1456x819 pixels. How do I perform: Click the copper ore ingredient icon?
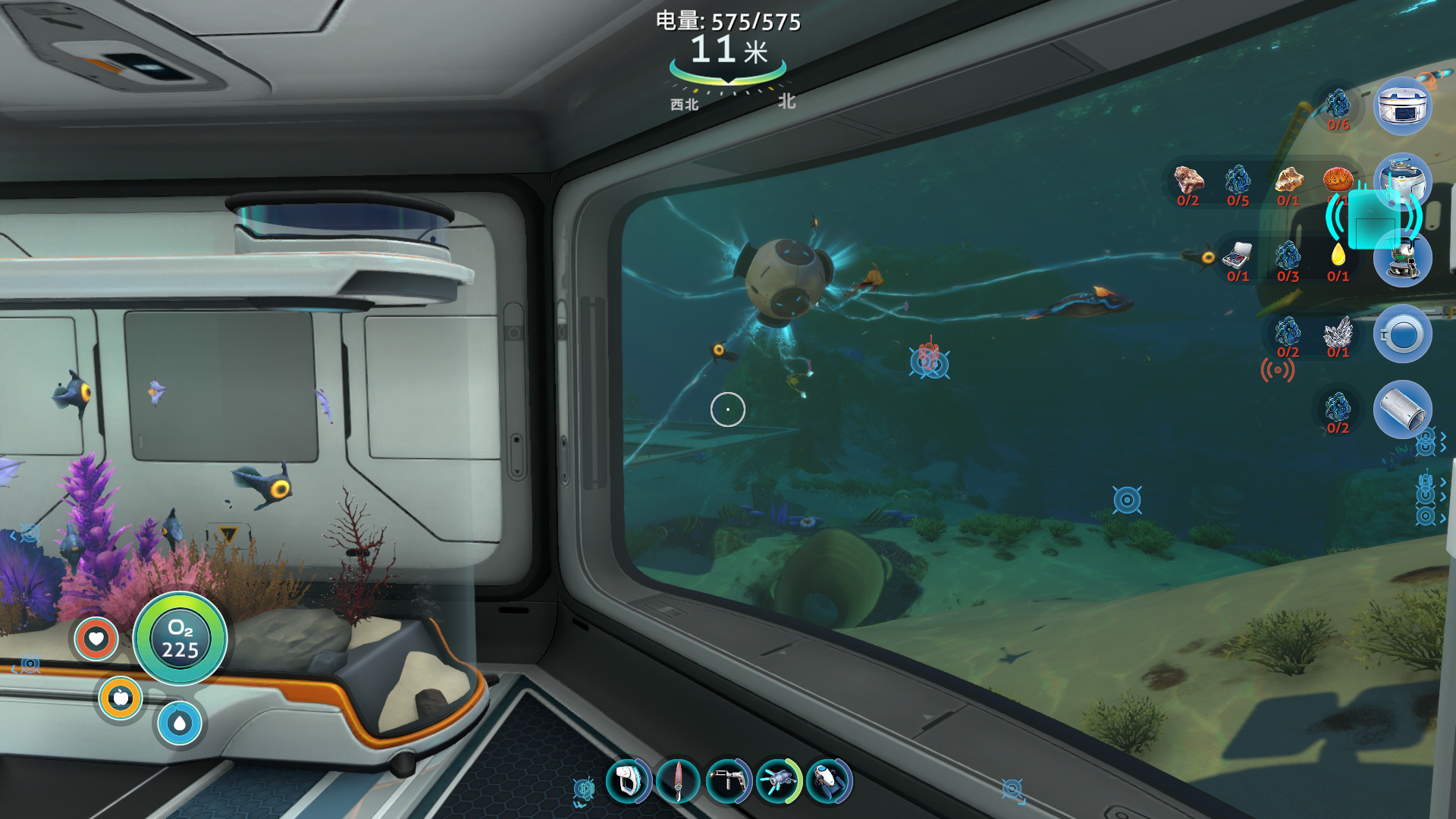[x=1188, y=180]
